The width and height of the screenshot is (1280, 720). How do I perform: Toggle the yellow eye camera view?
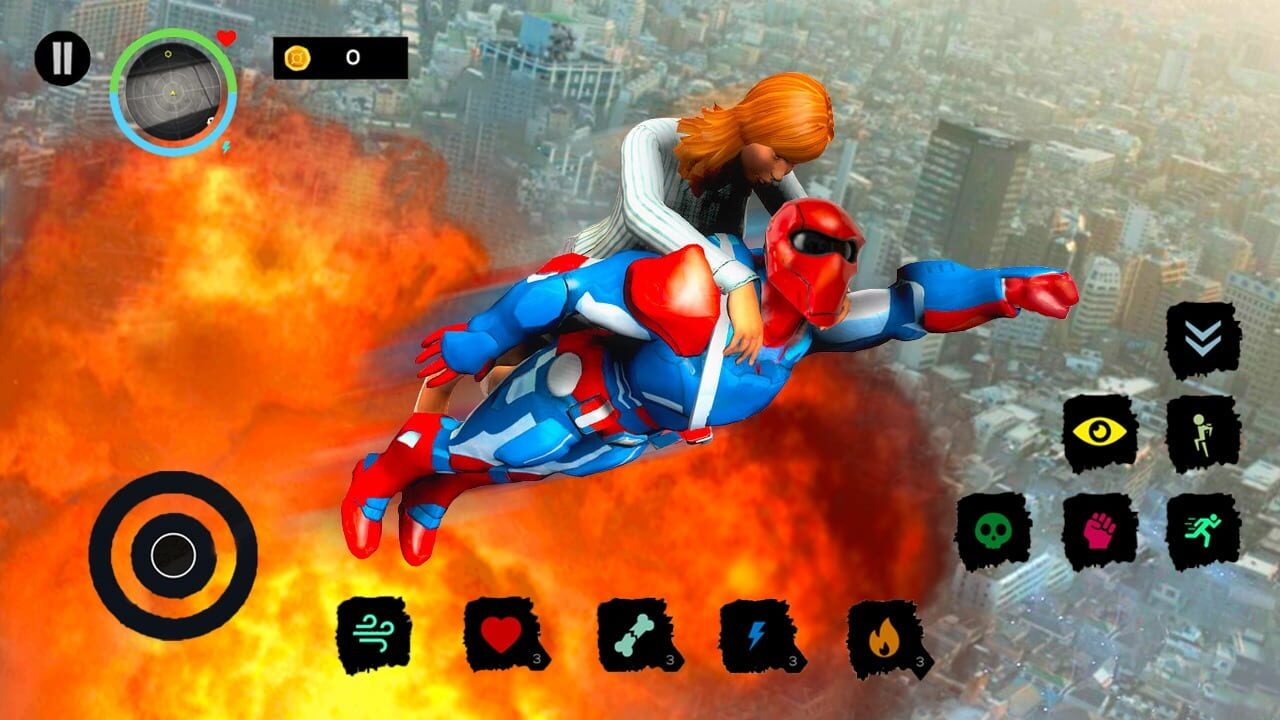tap(1098, 432)
